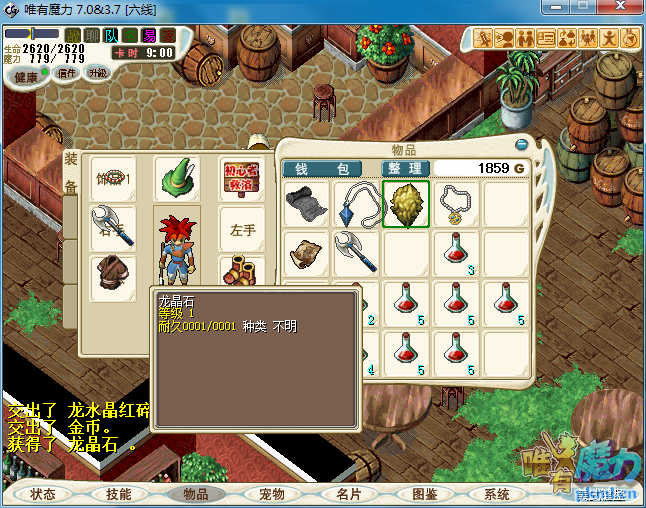Open the 钱包 wallet button
This screenshot has width=646, height=508.
(334, 168)
